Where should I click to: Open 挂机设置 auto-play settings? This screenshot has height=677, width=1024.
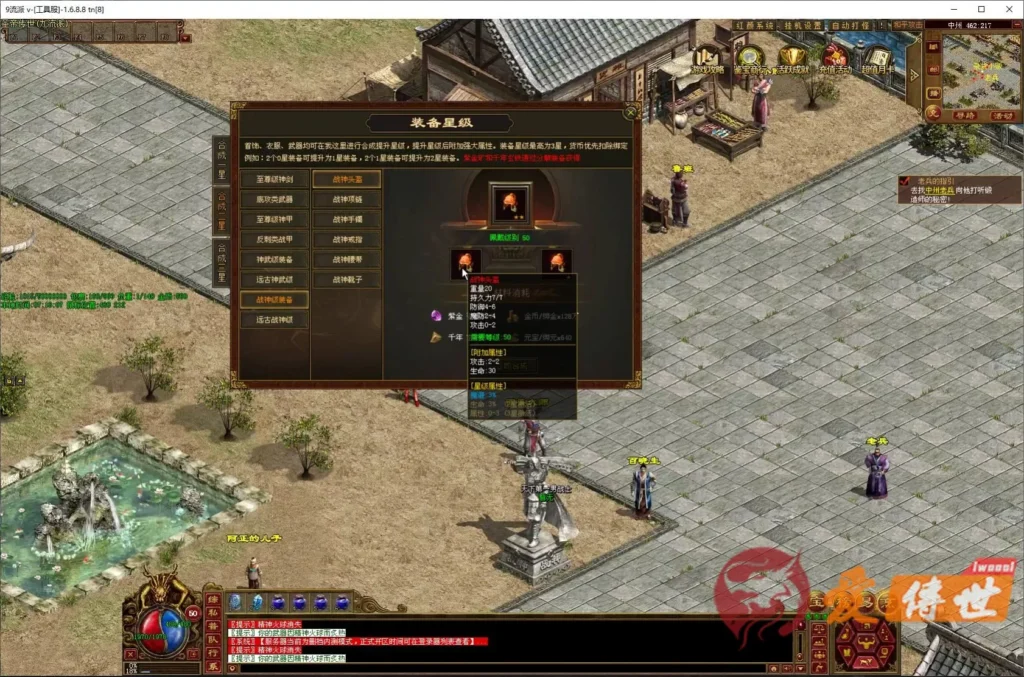(x=799, y=26)
